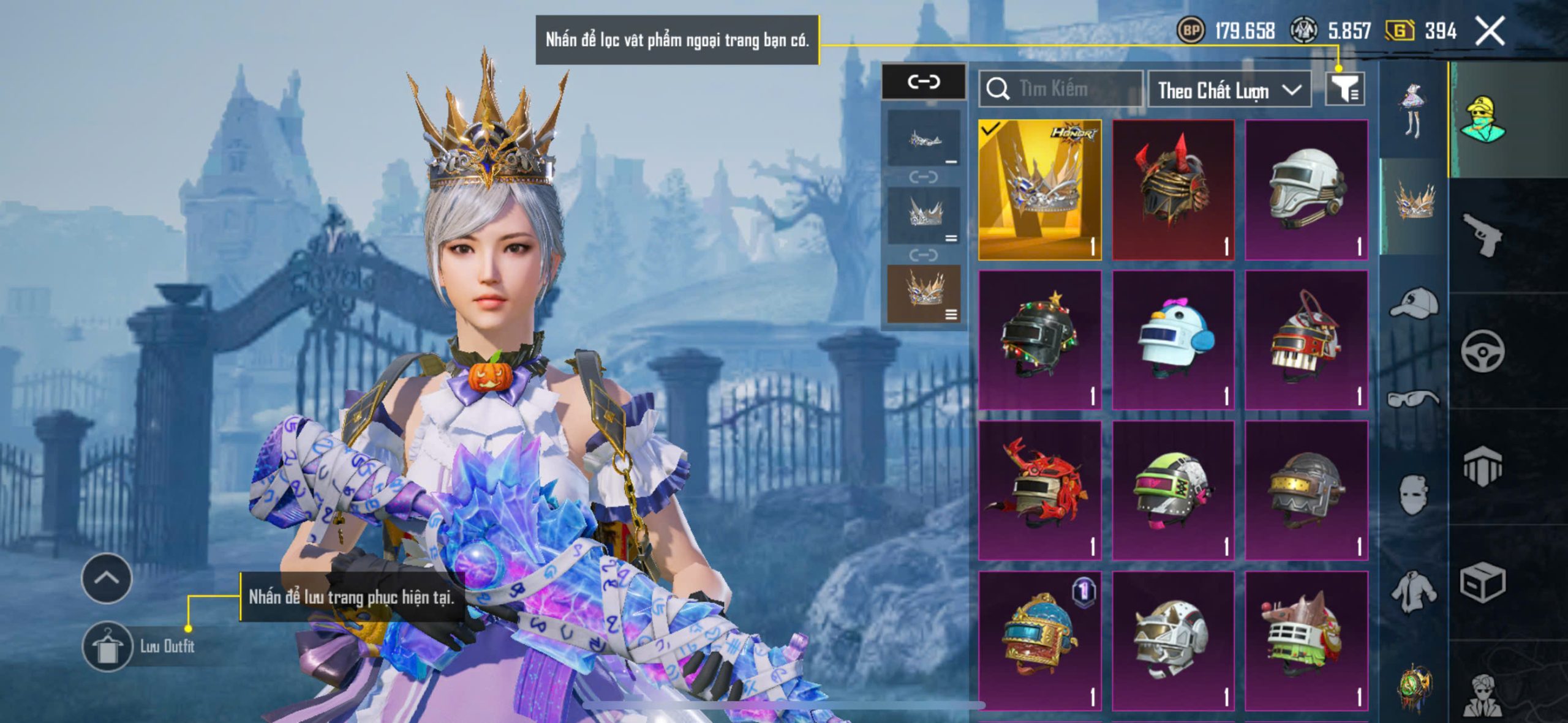Image resolution: width=1568 pixels, height=723 pixels.
Task: Open the item filter funnel icon
Action: click(x=1344, y=90)
